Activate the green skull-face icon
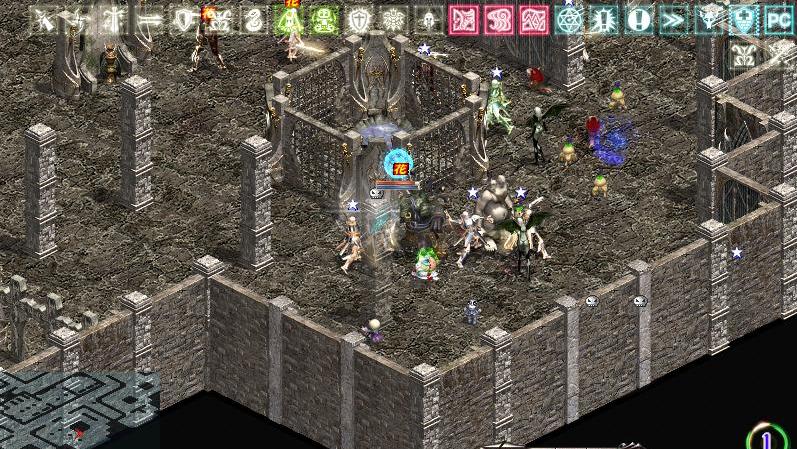The image size is (797, 449). (323, 20)
